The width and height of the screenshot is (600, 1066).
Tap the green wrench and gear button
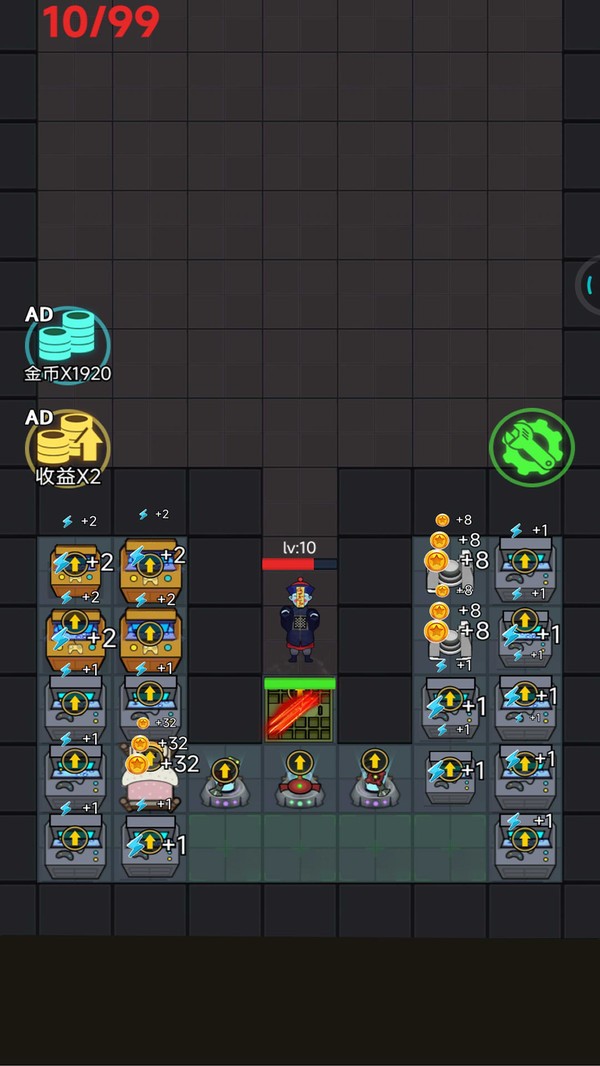531,447
